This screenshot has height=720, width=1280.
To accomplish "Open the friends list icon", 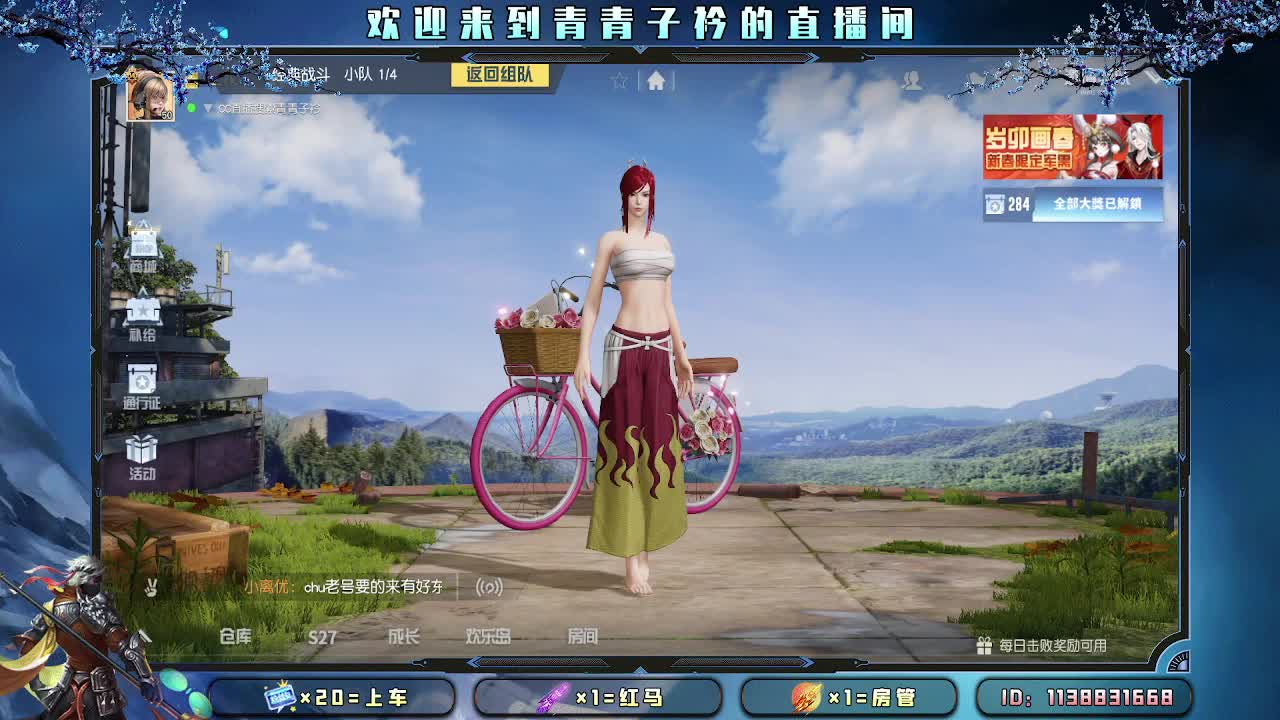I will coord(911,77).
